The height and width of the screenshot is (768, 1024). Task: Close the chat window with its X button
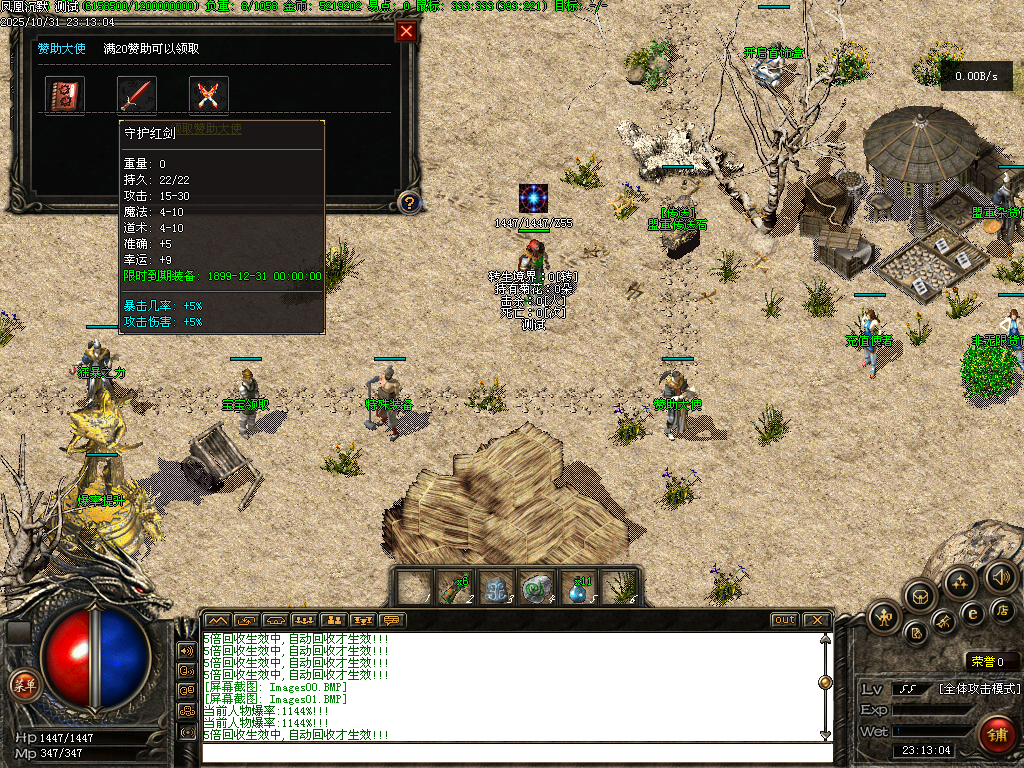(x=816, y=620)
